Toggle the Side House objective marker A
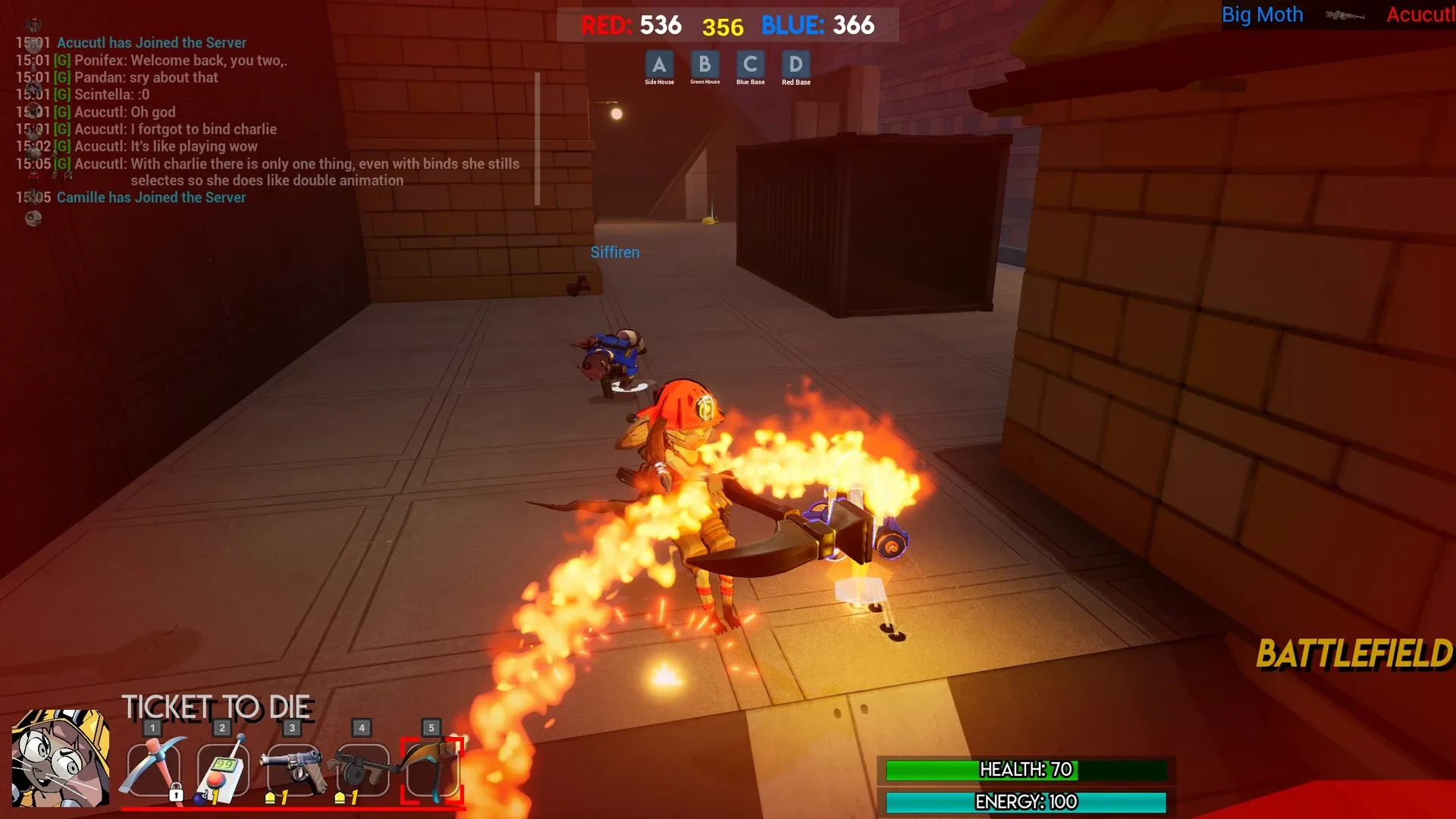 (x=659, y=65)
